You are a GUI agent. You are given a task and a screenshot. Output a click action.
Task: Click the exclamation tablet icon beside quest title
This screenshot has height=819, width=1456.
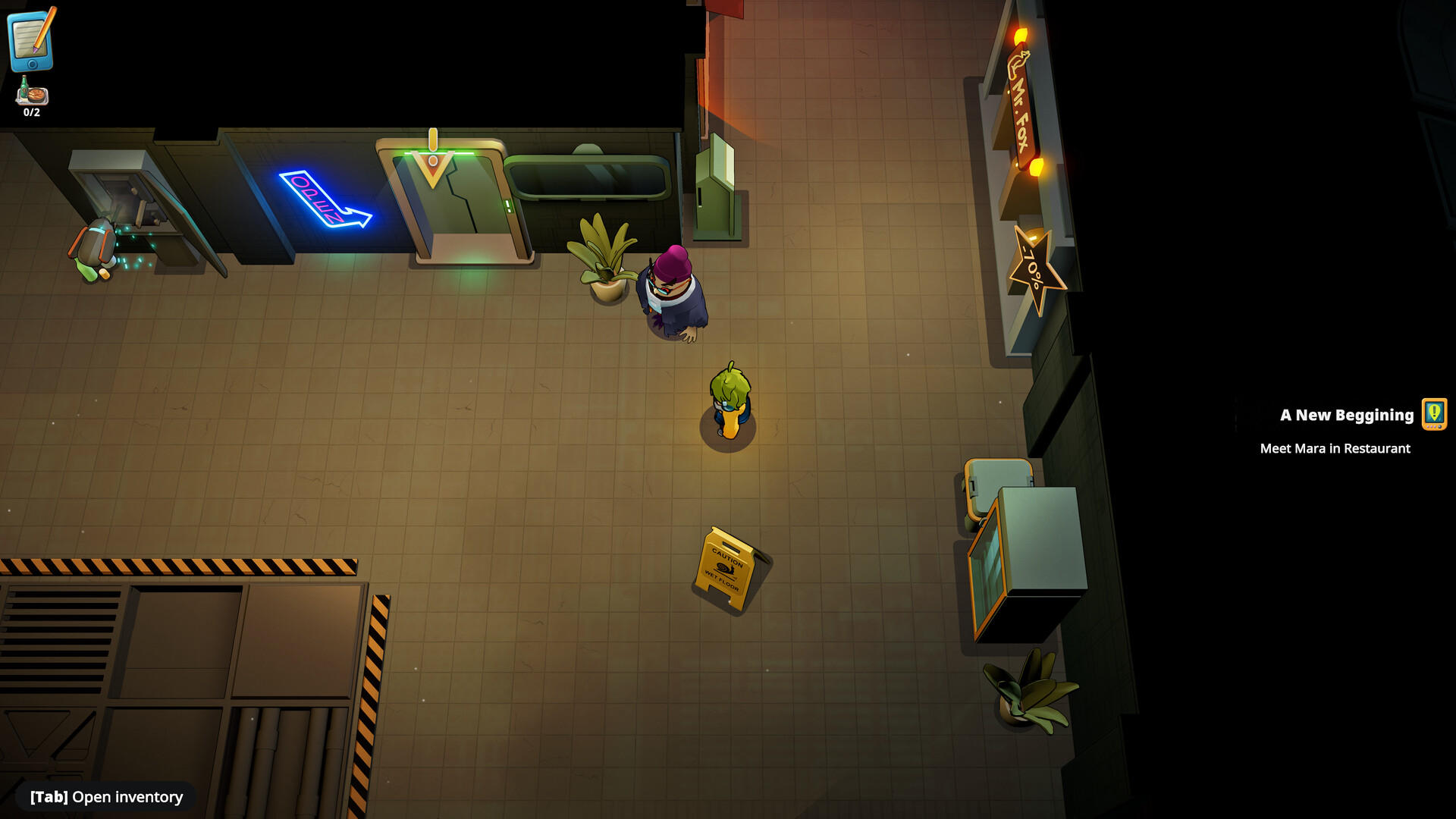pyautogui.click(x=1433, y=415)
